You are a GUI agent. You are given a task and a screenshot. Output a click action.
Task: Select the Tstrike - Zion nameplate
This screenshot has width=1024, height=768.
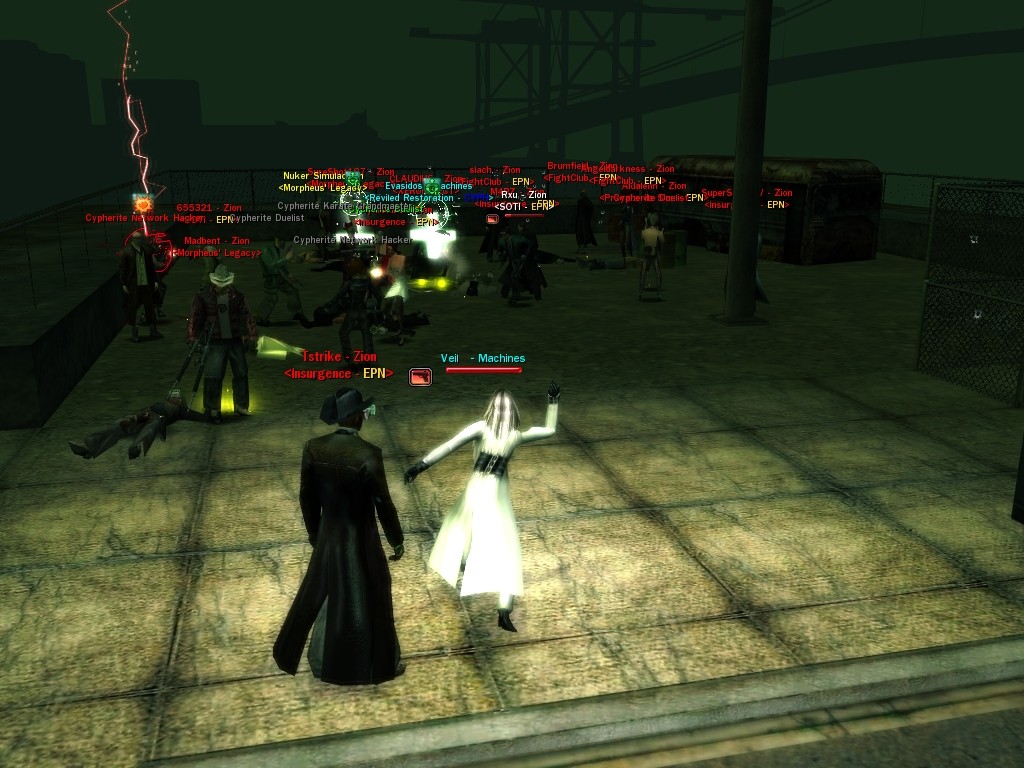339,357
